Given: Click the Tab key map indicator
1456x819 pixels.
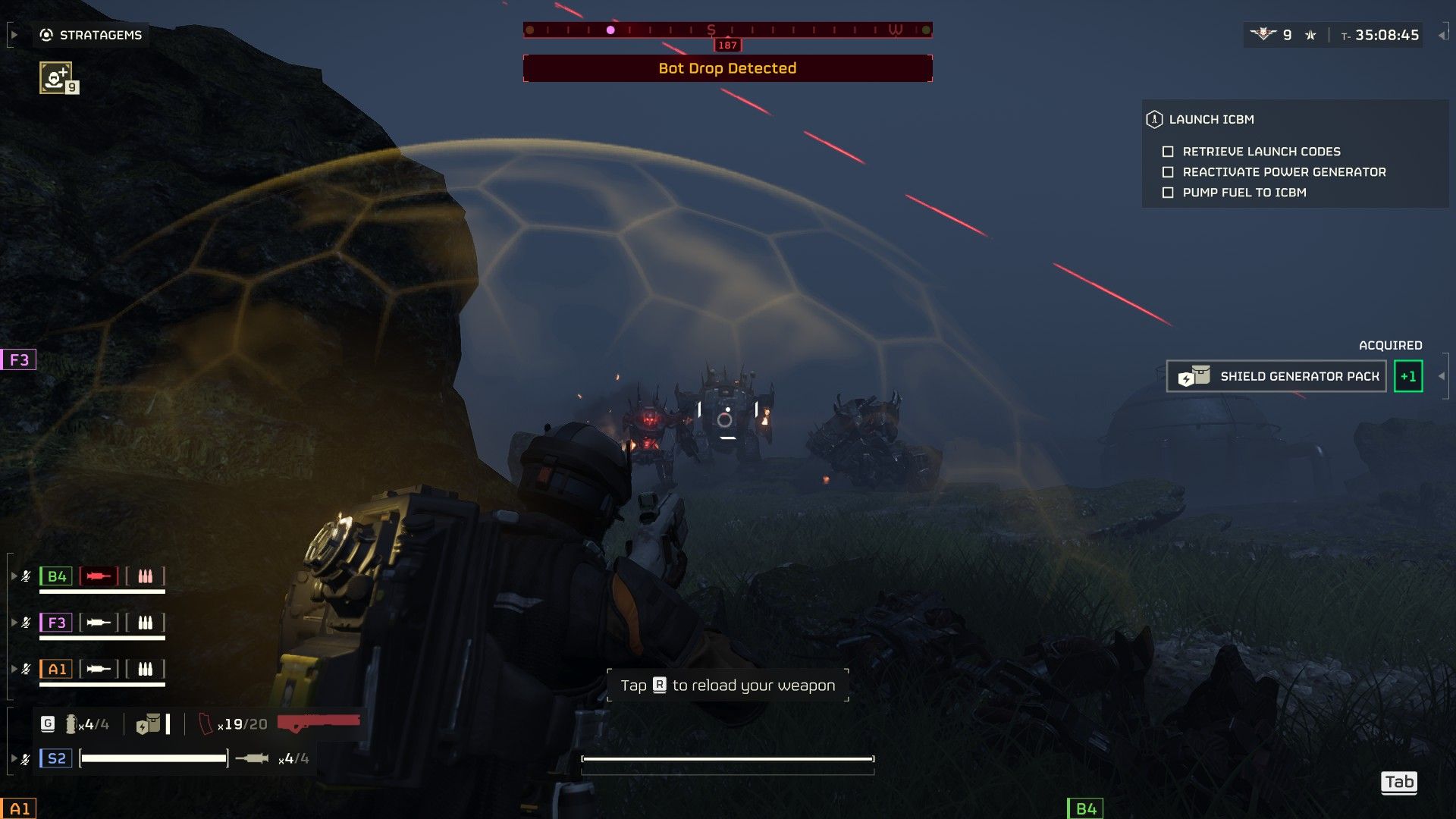Looking at the screenshot, I should (x=1399, y=782).
